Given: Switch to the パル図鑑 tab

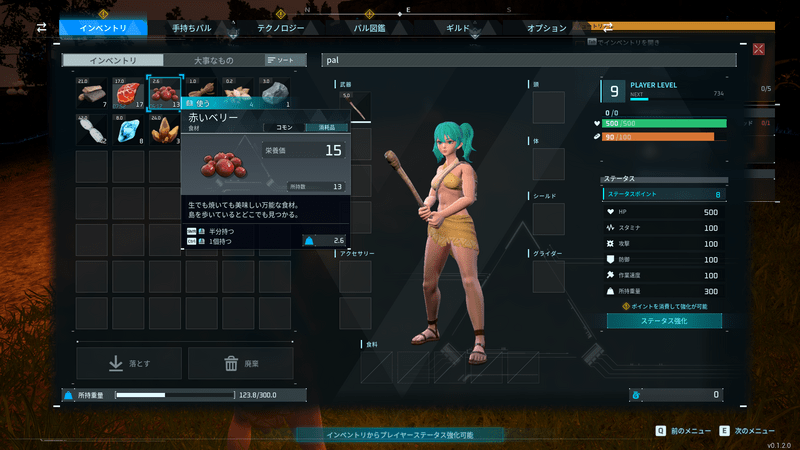Looking at the screenshot, I should (x=369, y=29).
